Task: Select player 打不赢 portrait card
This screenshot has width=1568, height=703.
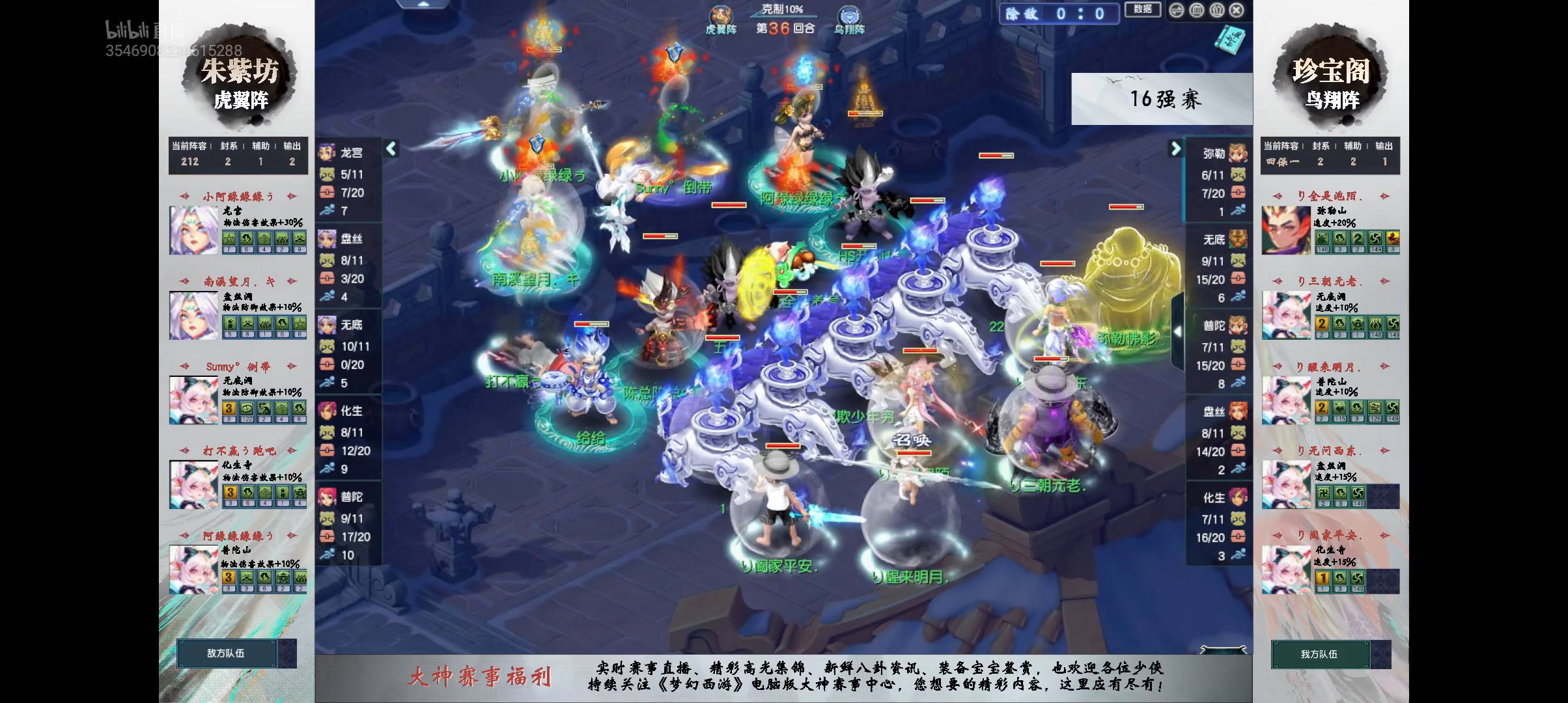Action: point(194,484)
